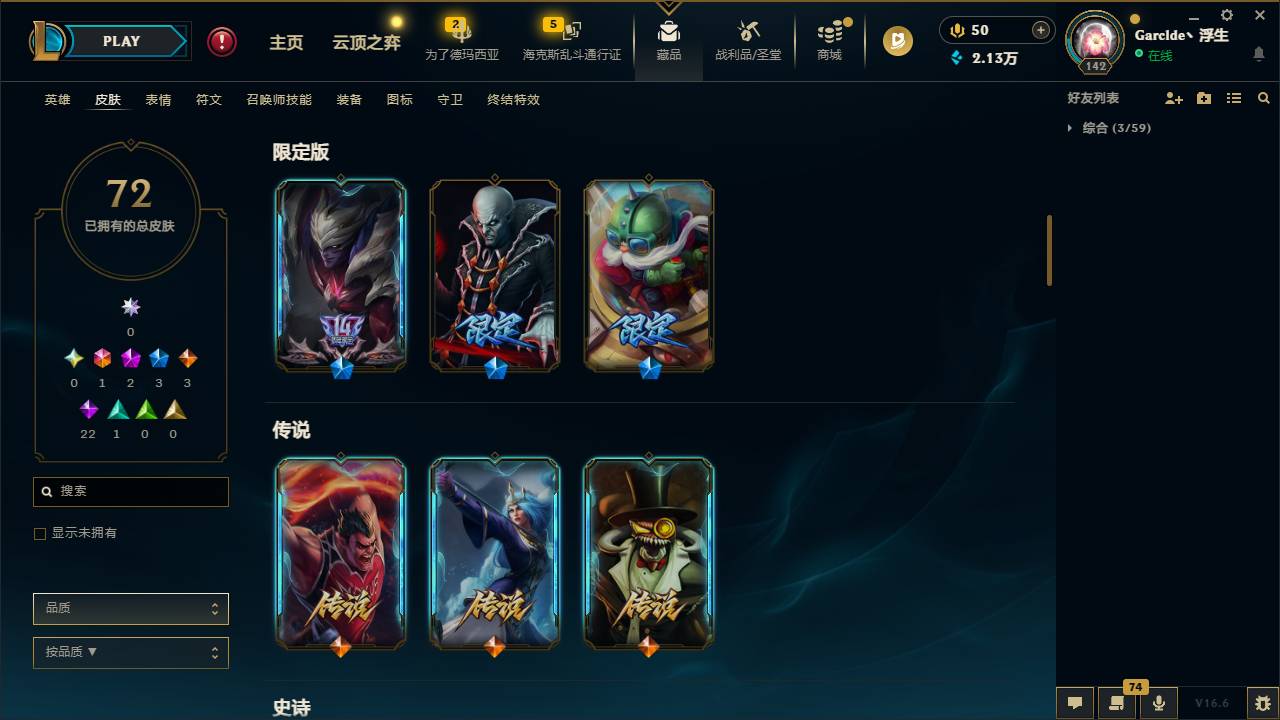Viewport: 1280px width, 720px height.
Task: Open the 藏品 (Collection) icon in top navigation
Action: (x=668, y=40)
